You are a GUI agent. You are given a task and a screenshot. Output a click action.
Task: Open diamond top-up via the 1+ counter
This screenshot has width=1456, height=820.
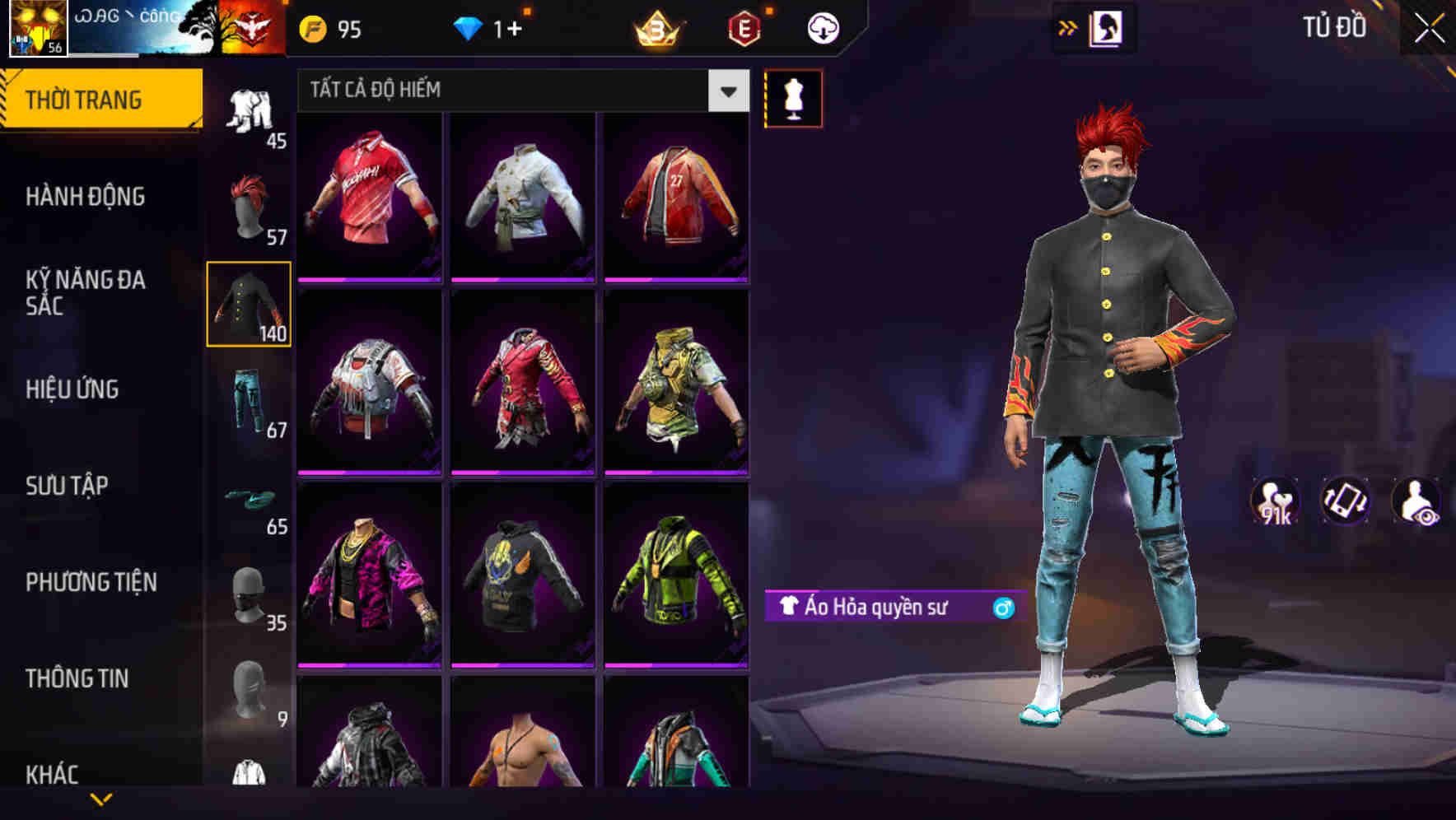click(494, 27)
